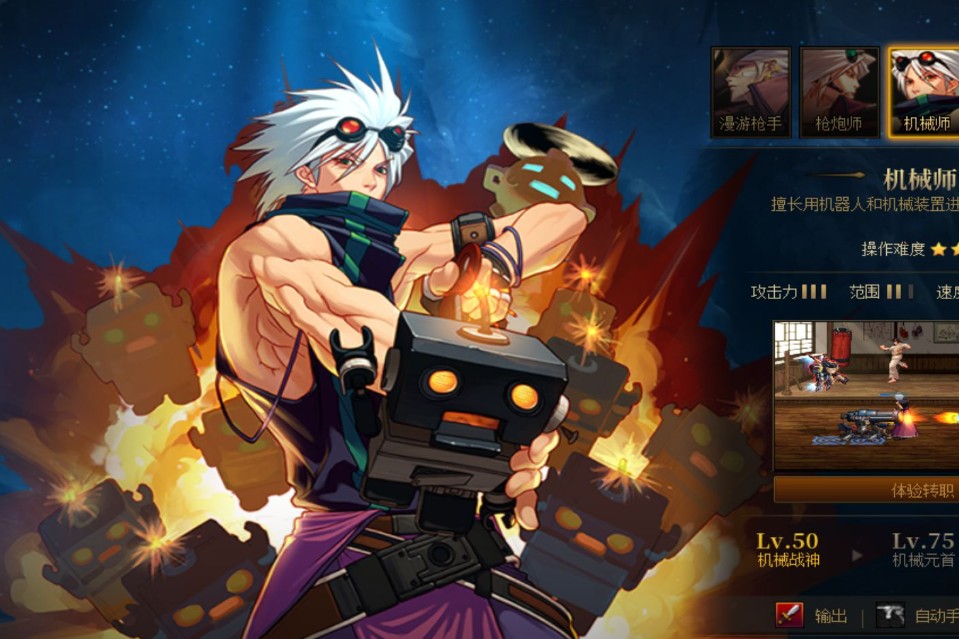Click the pistol 自动手 icon
The width and height of the screenshot is (959, 639).
(x=890, y=614)
